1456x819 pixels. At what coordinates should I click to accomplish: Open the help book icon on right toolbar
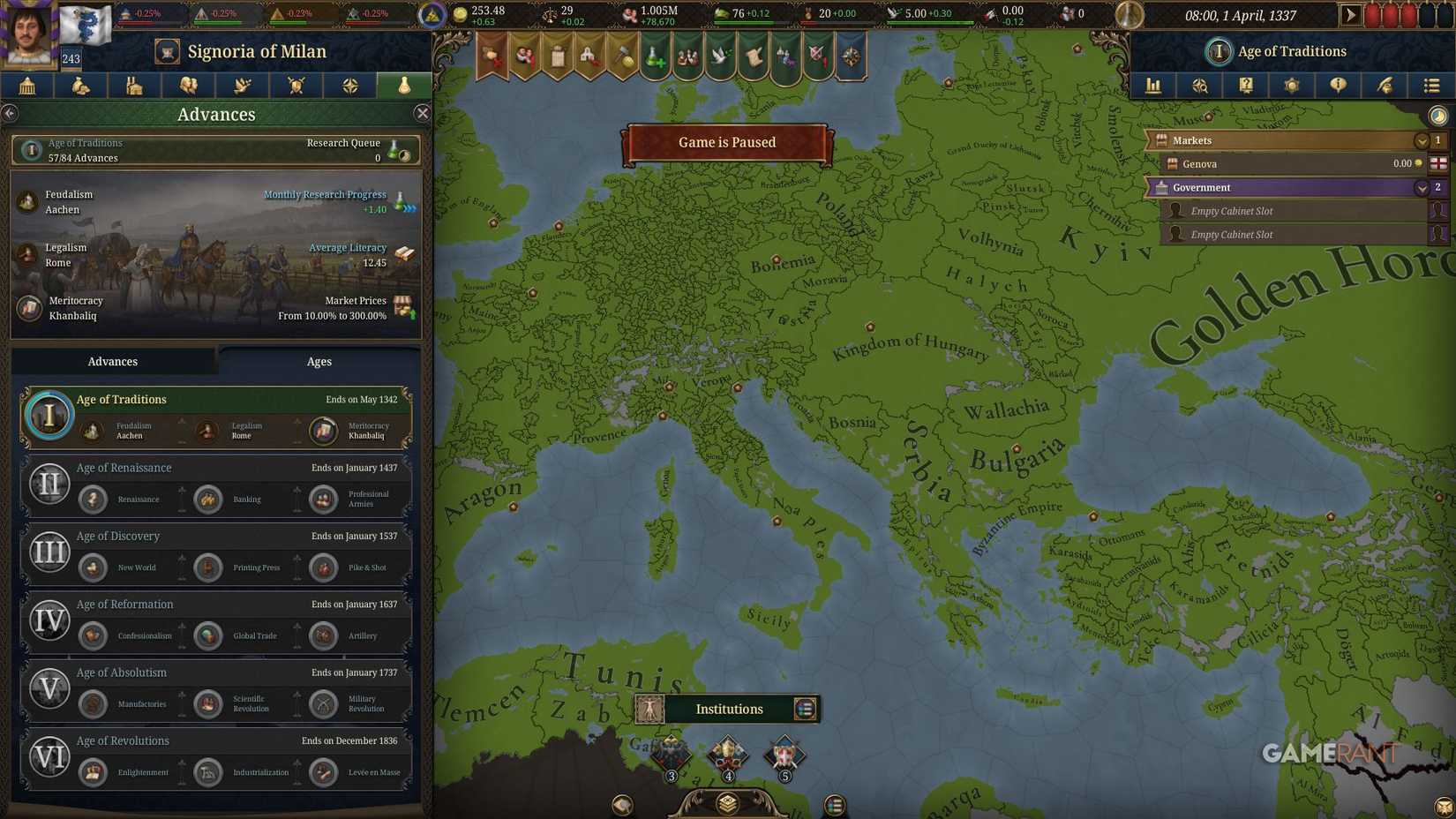click(x=1247, y=86)
